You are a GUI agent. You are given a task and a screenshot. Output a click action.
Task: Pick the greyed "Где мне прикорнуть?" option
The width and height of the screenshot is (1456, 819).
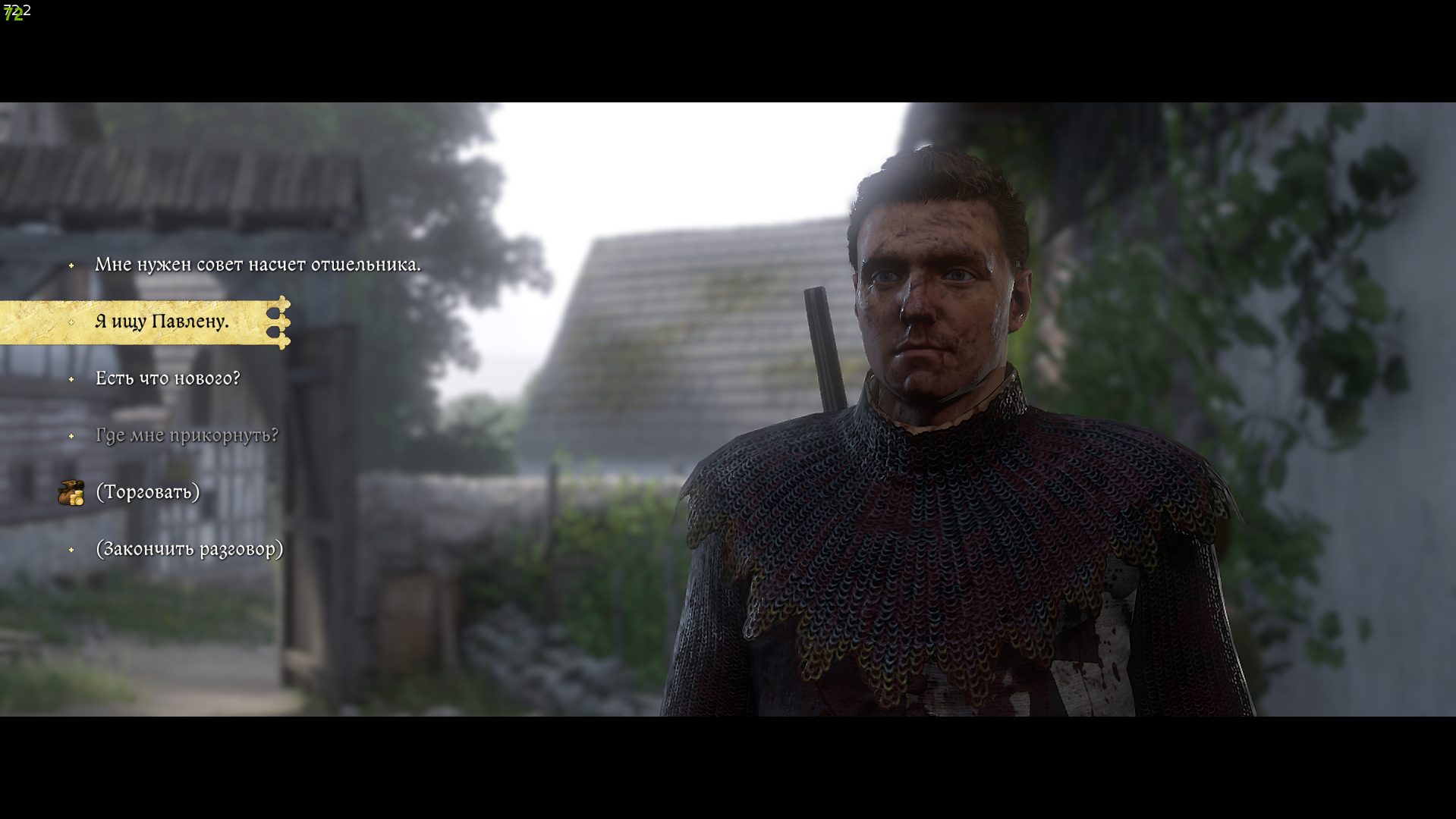point(187,435)
